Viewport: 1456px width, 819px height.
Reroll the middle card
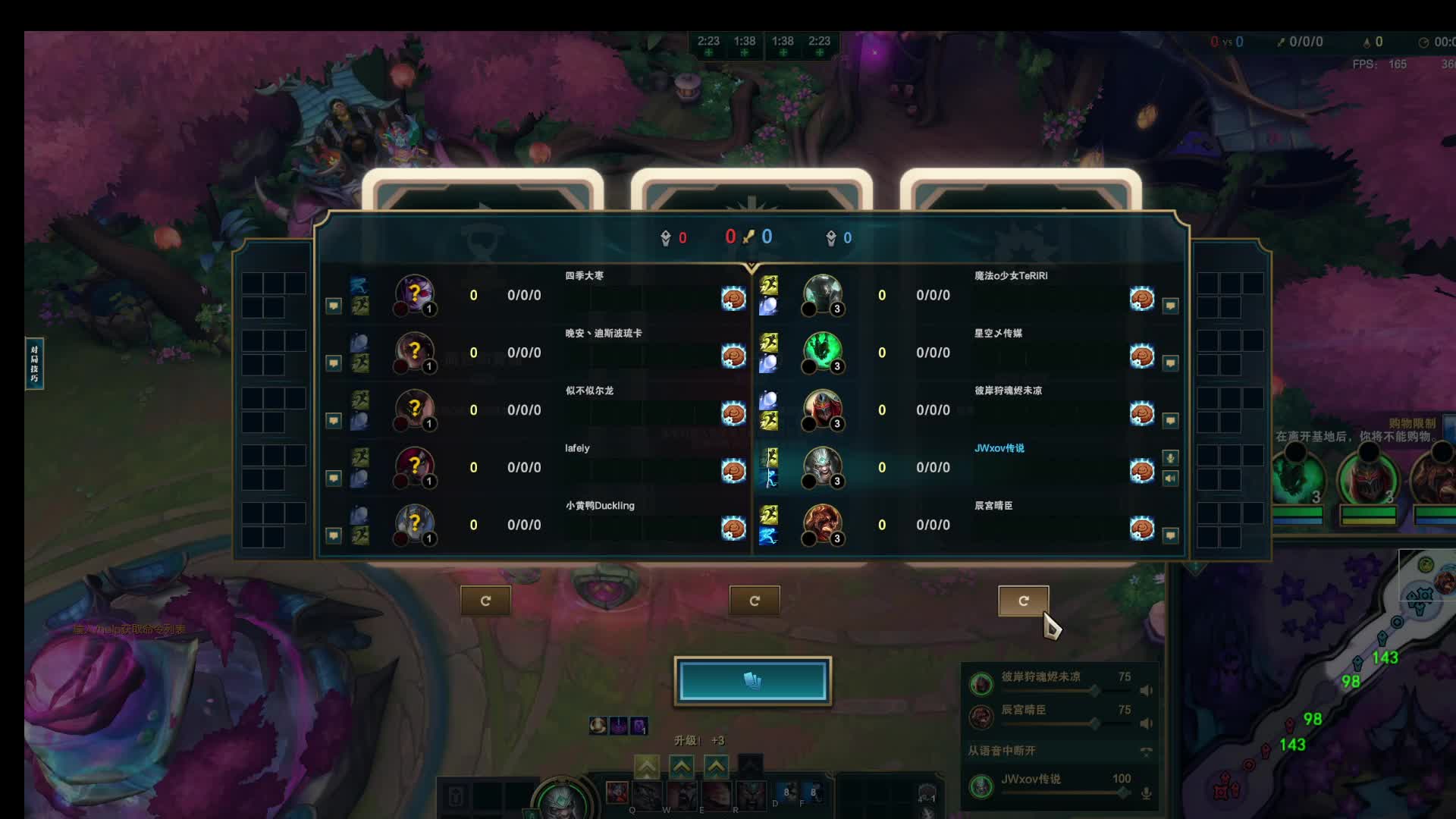click(x=754, y=601)
